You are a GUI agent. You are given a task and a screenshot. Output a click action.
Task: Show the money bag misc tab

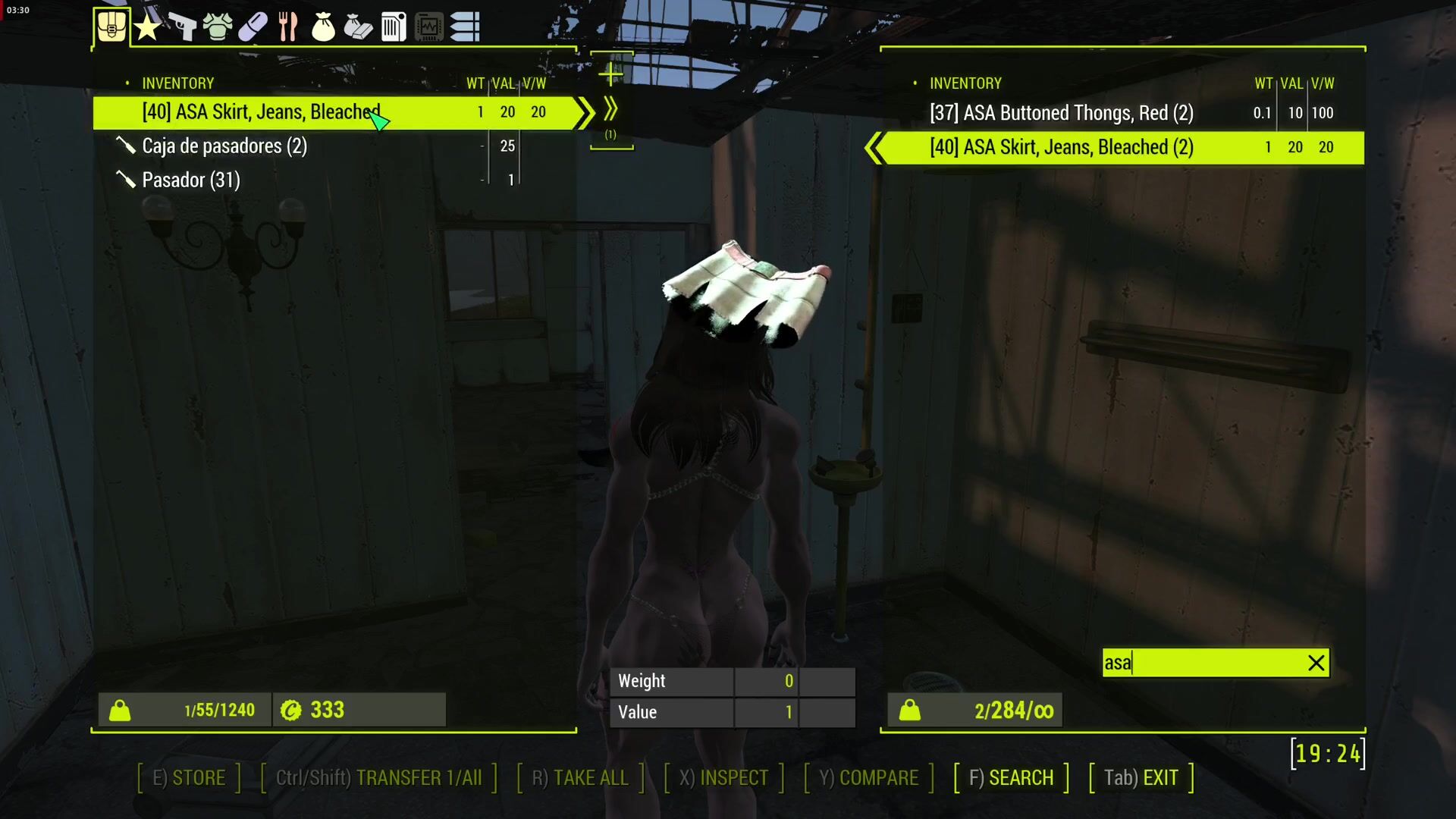click(x=323, y=27)
